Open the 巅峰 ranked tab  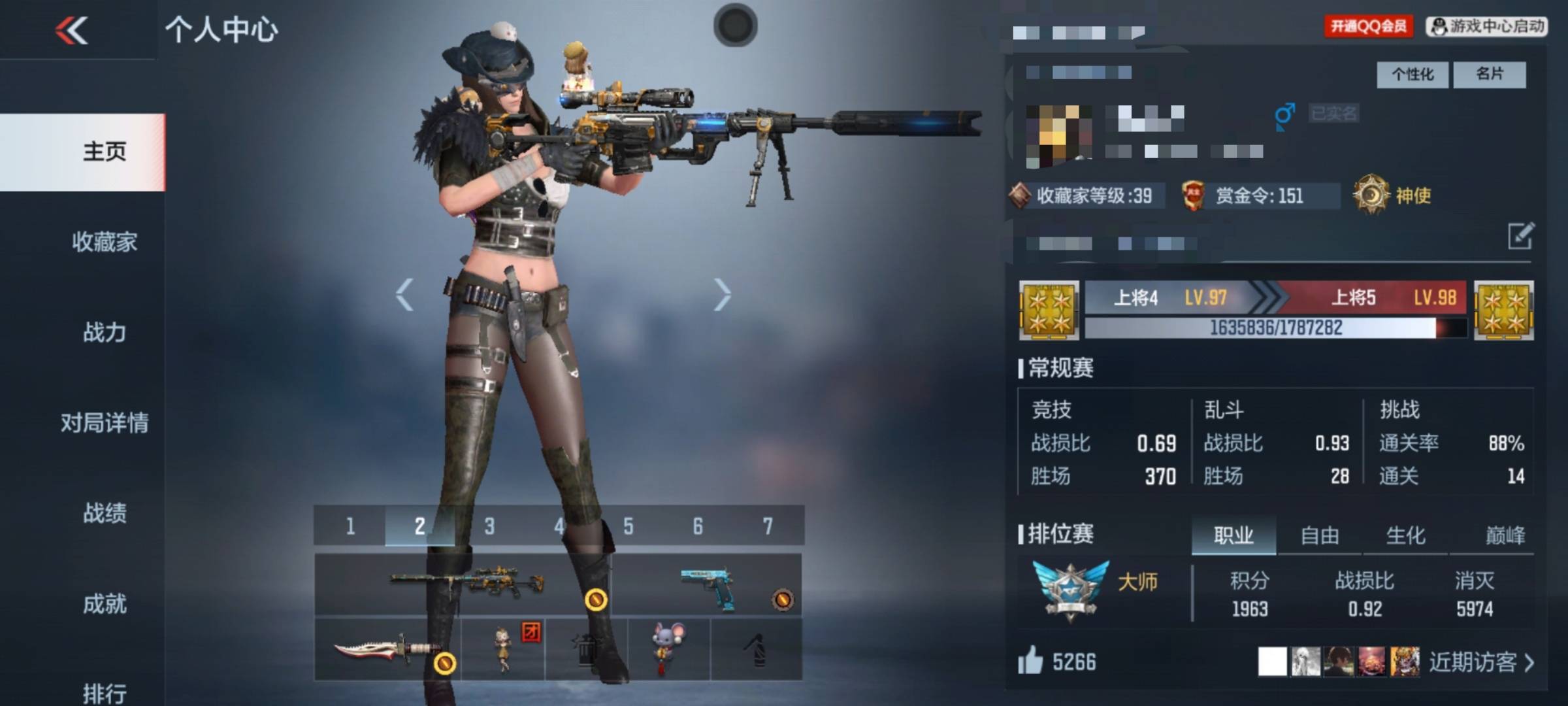(1505, 536)
